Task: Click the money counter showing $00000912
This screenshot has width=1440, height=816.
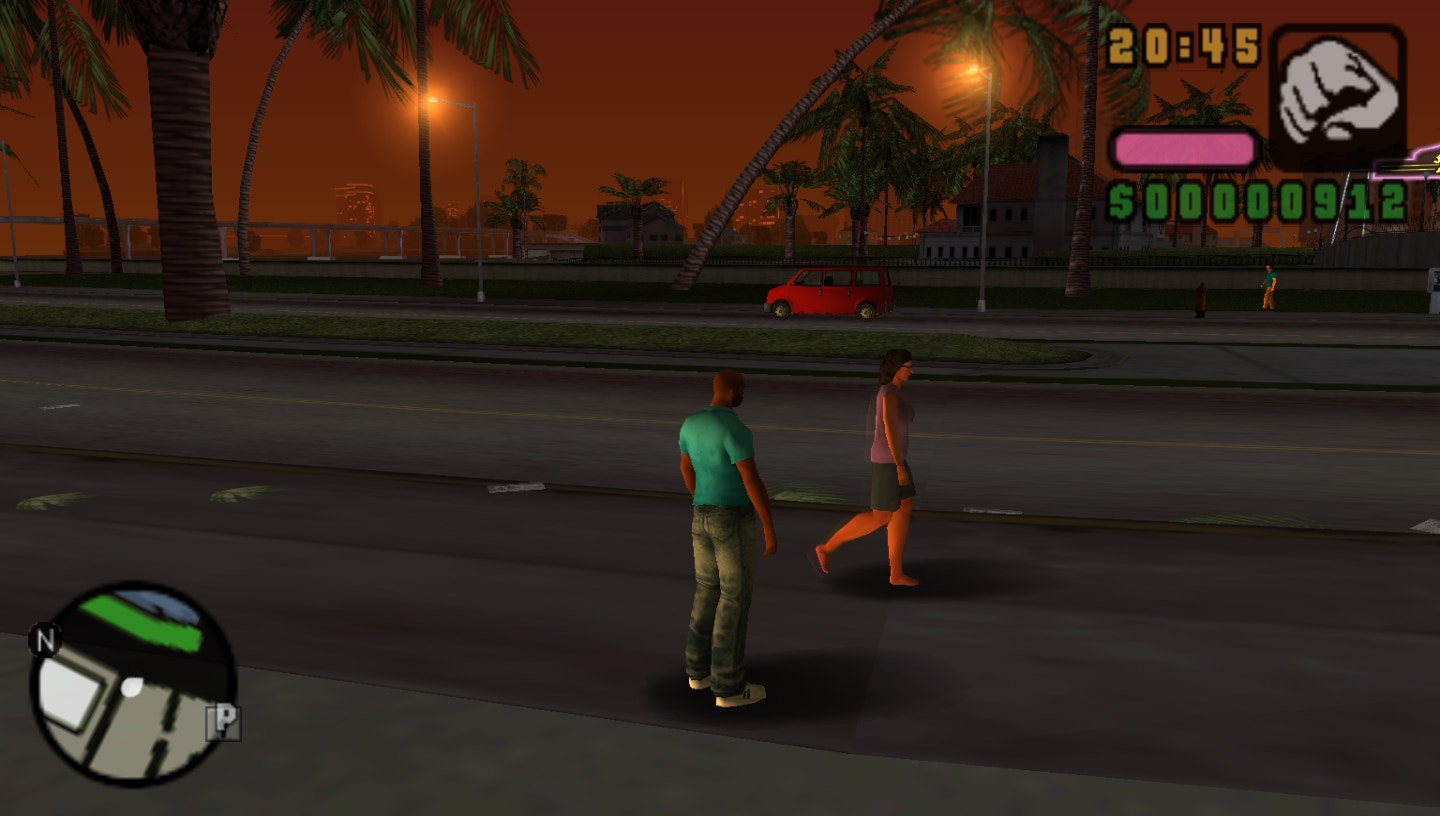Action: coord(1260,200)
